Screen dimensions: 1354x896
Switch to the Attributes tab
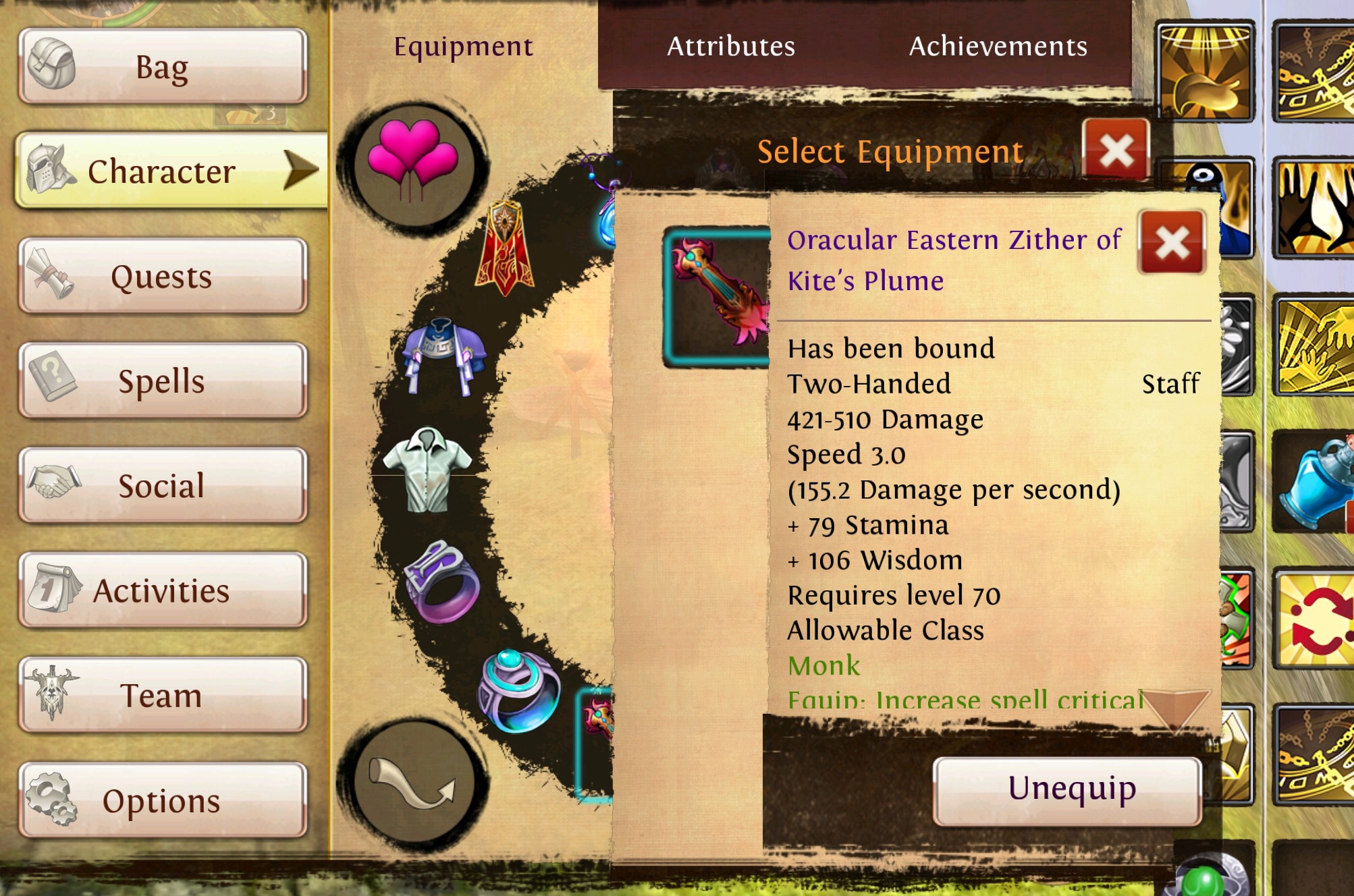coord(731,47)
